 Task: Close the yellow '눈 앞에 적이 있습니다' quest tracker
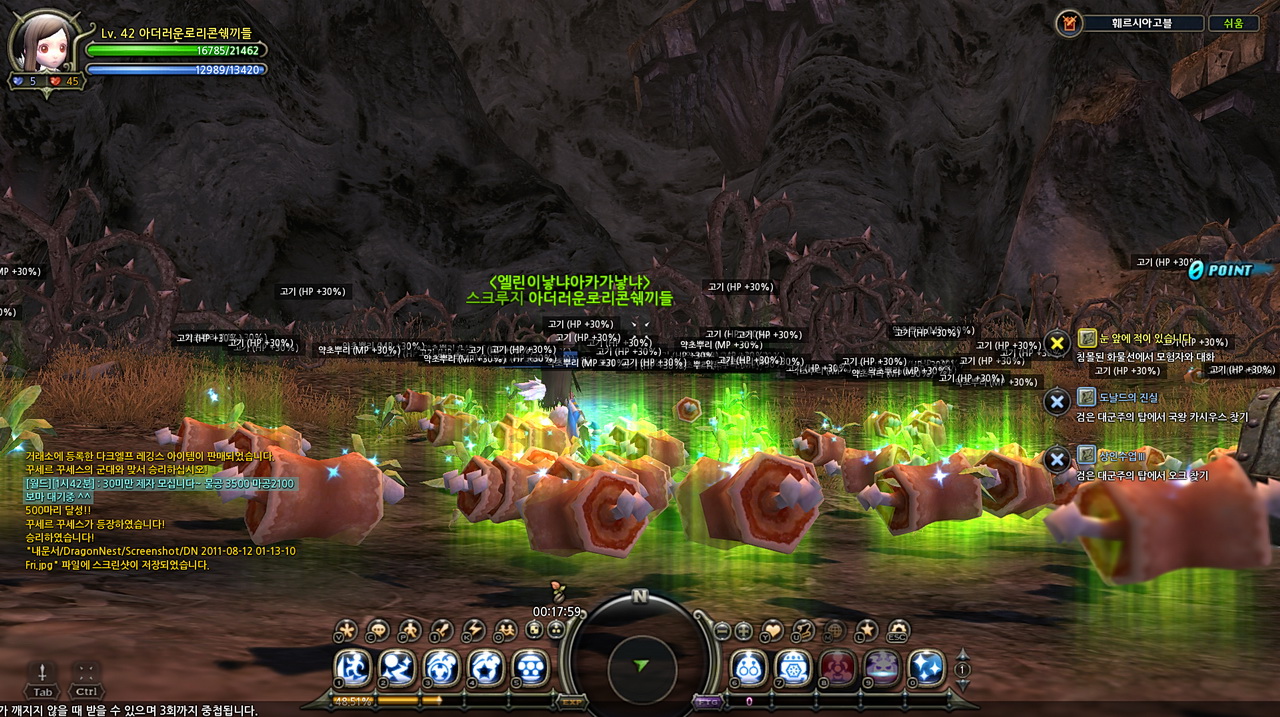[1057, 343]
